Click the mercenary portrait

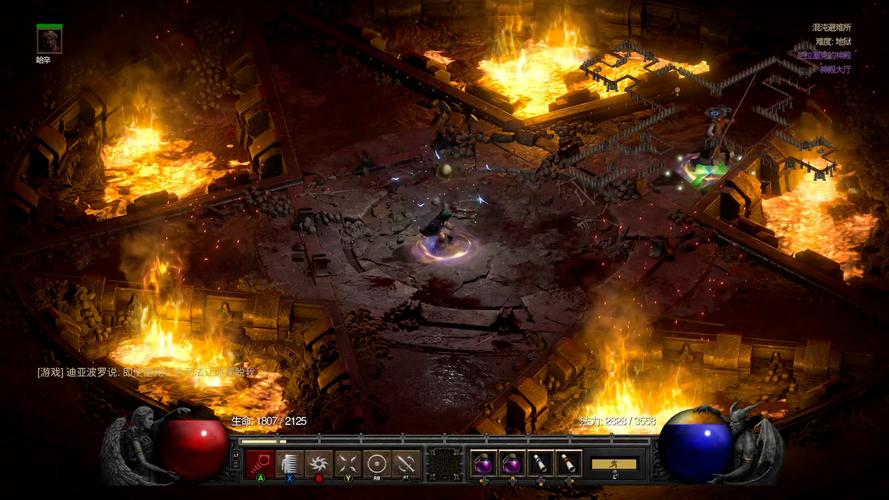coord(49,40)
